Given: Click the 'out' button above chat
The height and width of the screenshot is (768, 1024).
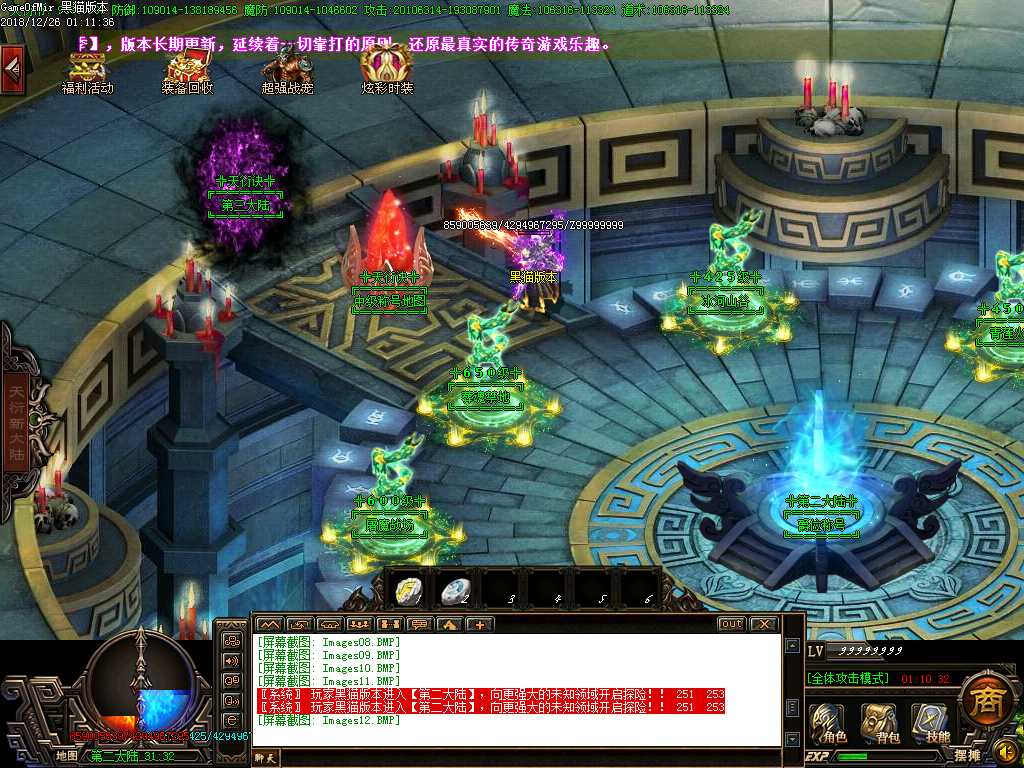Looking at the screenshot, I should coord(731,624).
